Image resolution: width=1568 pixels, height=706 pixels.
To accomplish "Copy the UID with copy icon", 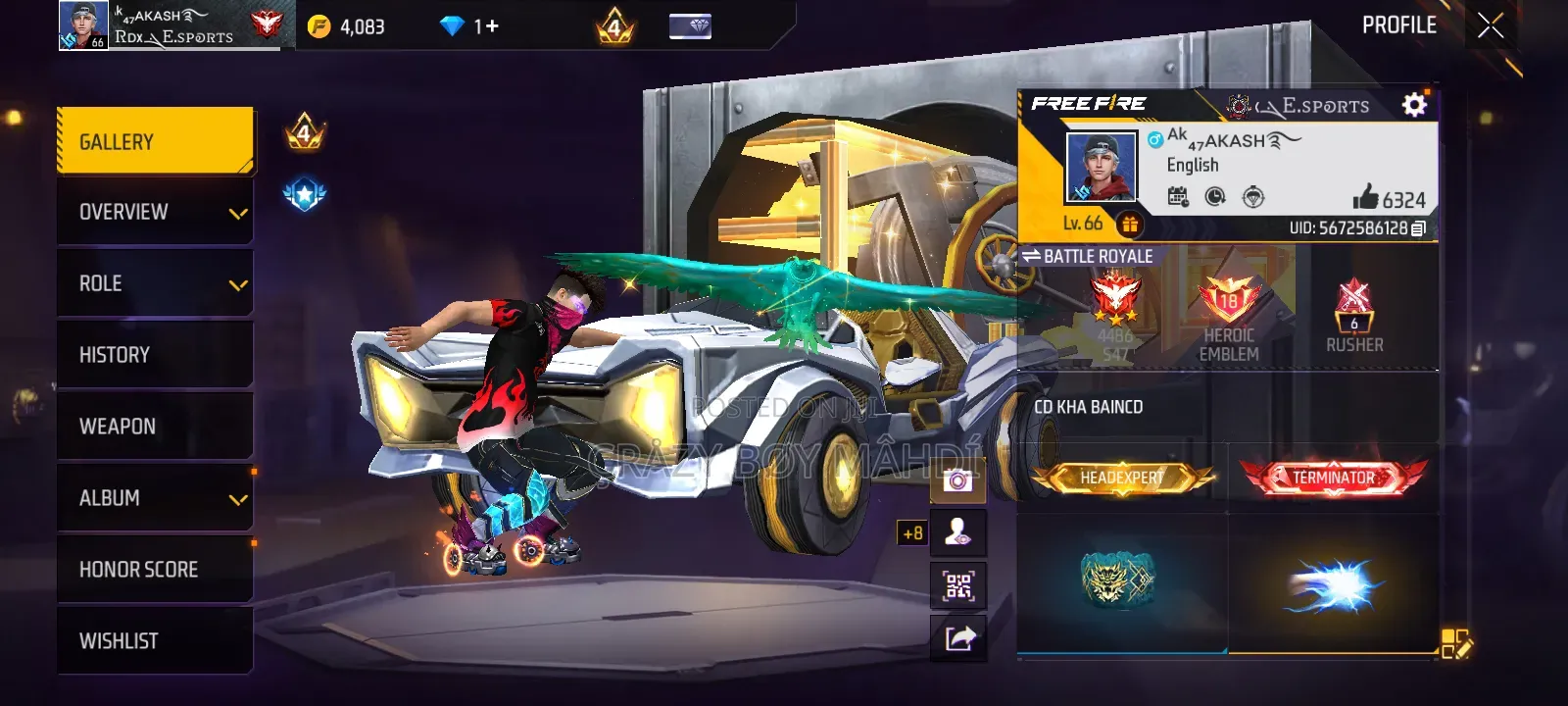I will tap(1418, 228).
